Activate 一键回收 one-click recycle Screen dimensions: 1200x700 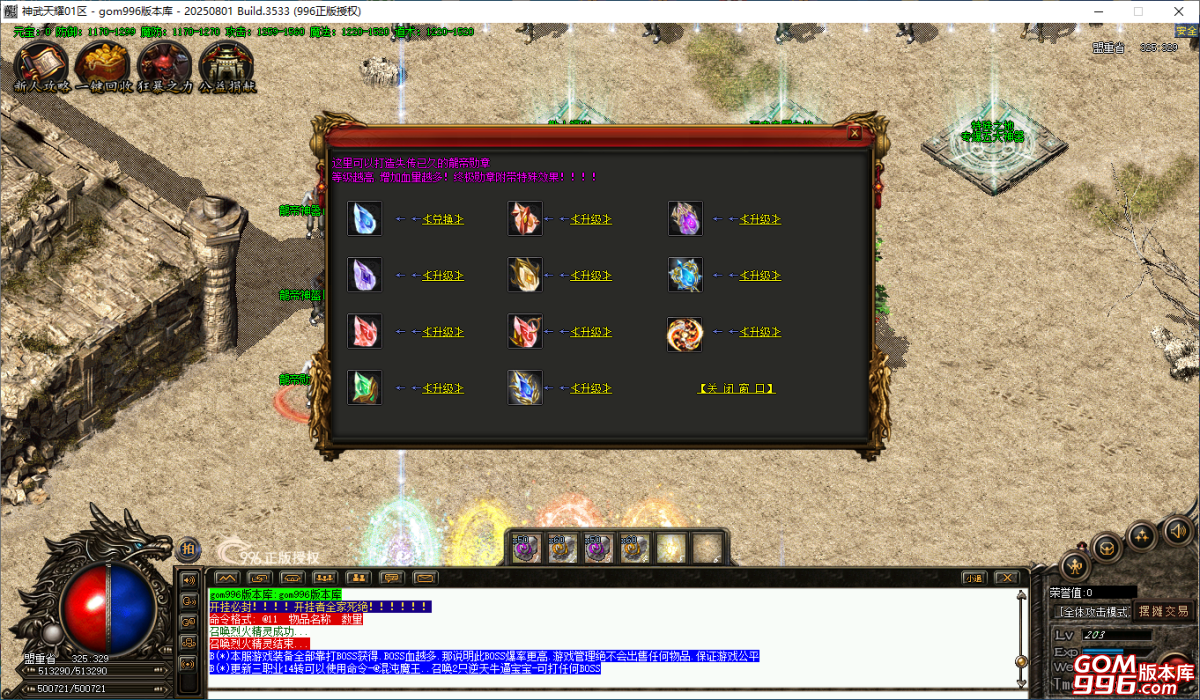tap(102, 66)
